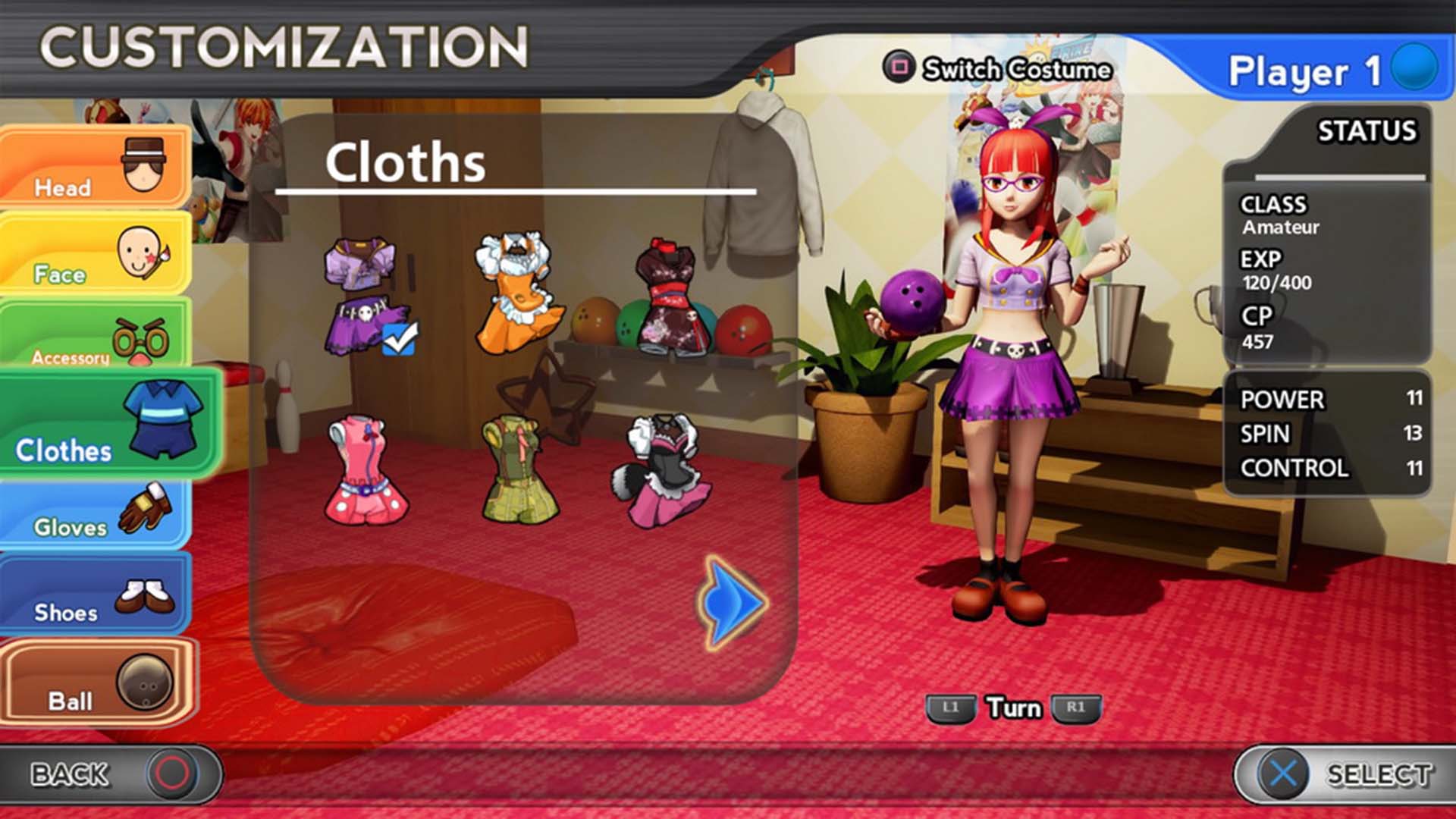Click the Switch Costume square icon
Screen dimensions: 1456x819
tap(899, 68)
